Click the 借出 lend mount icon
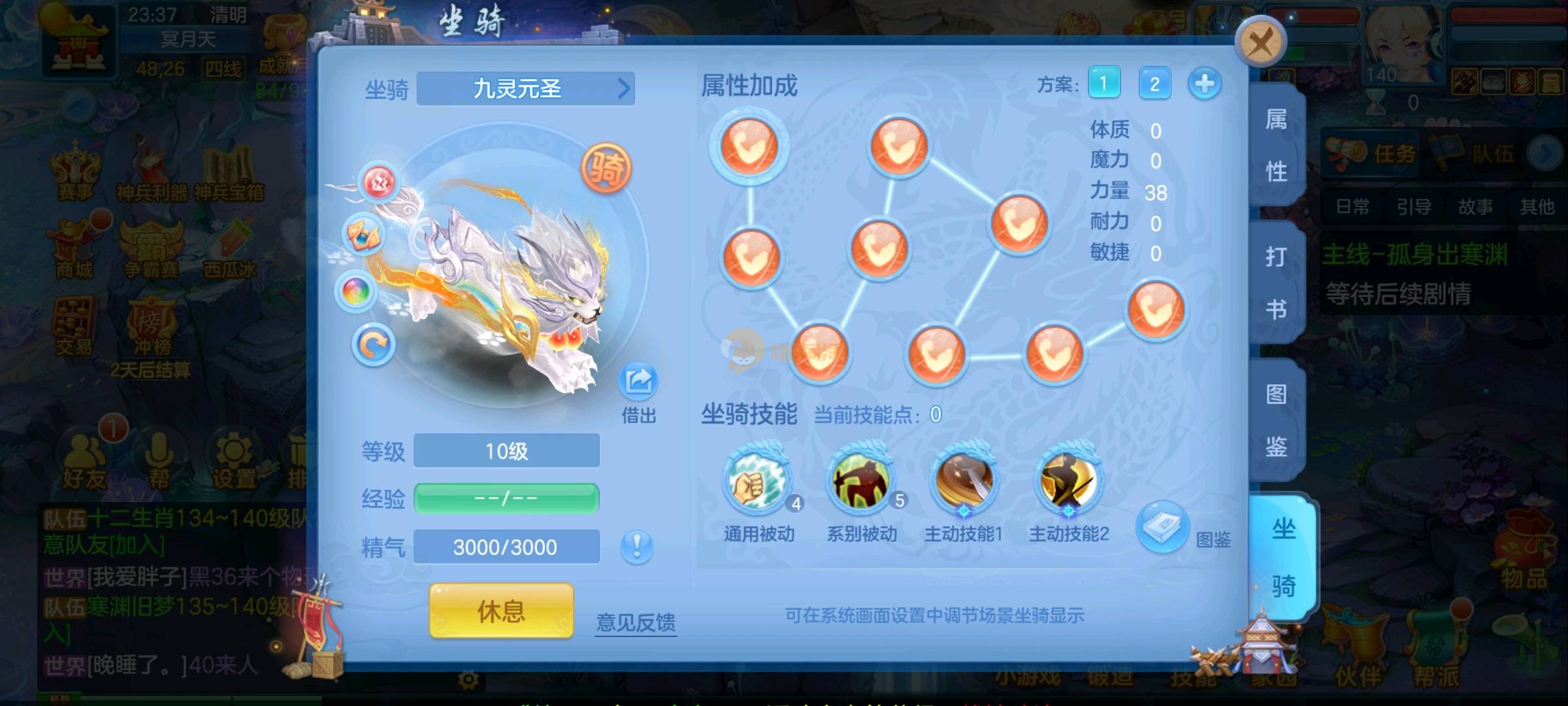The height and width of the screenshot is (706, 1568). (x=638, y=382)
